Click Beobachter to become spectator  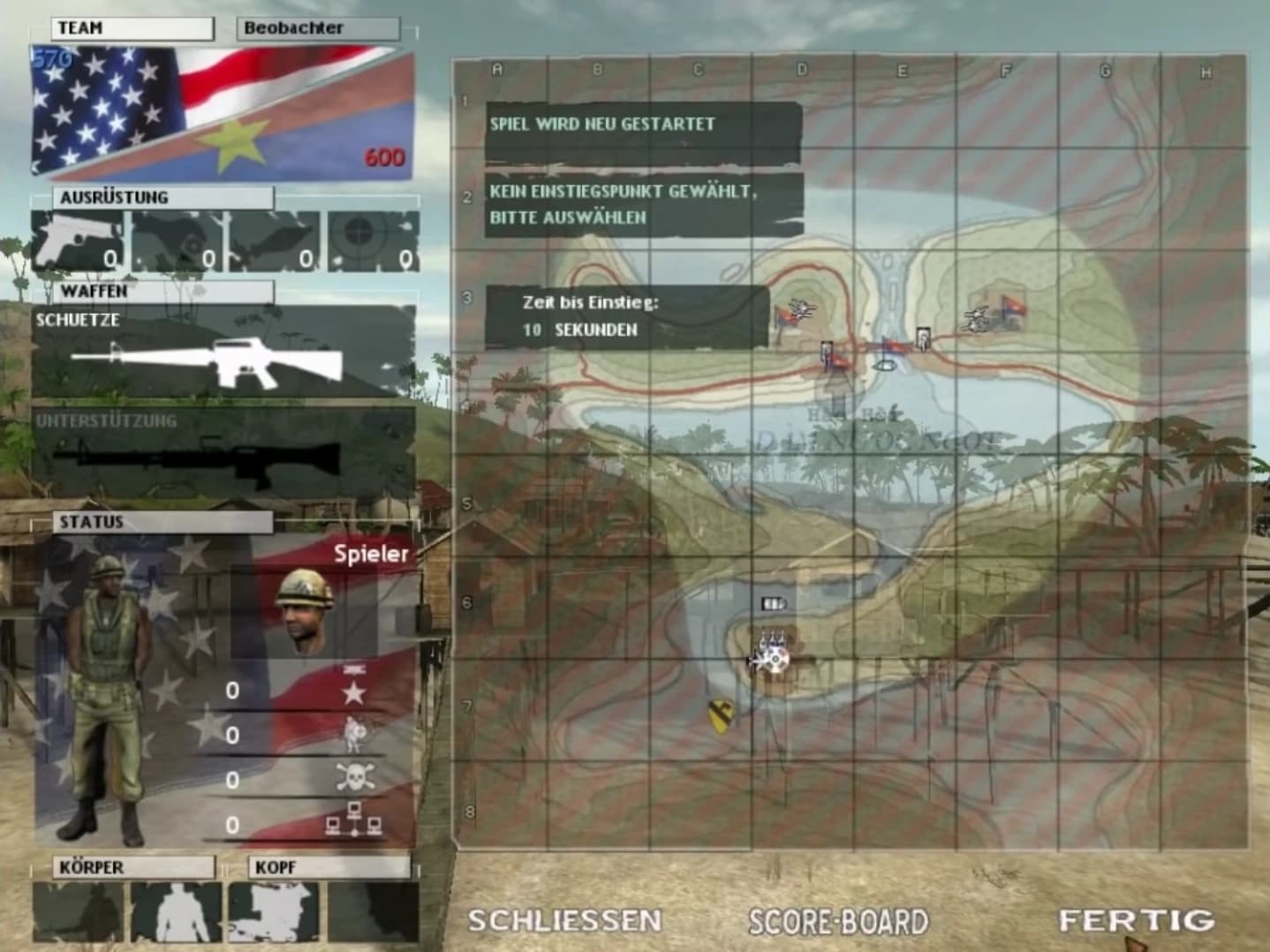pyautogui.click(x=317, y=27)
